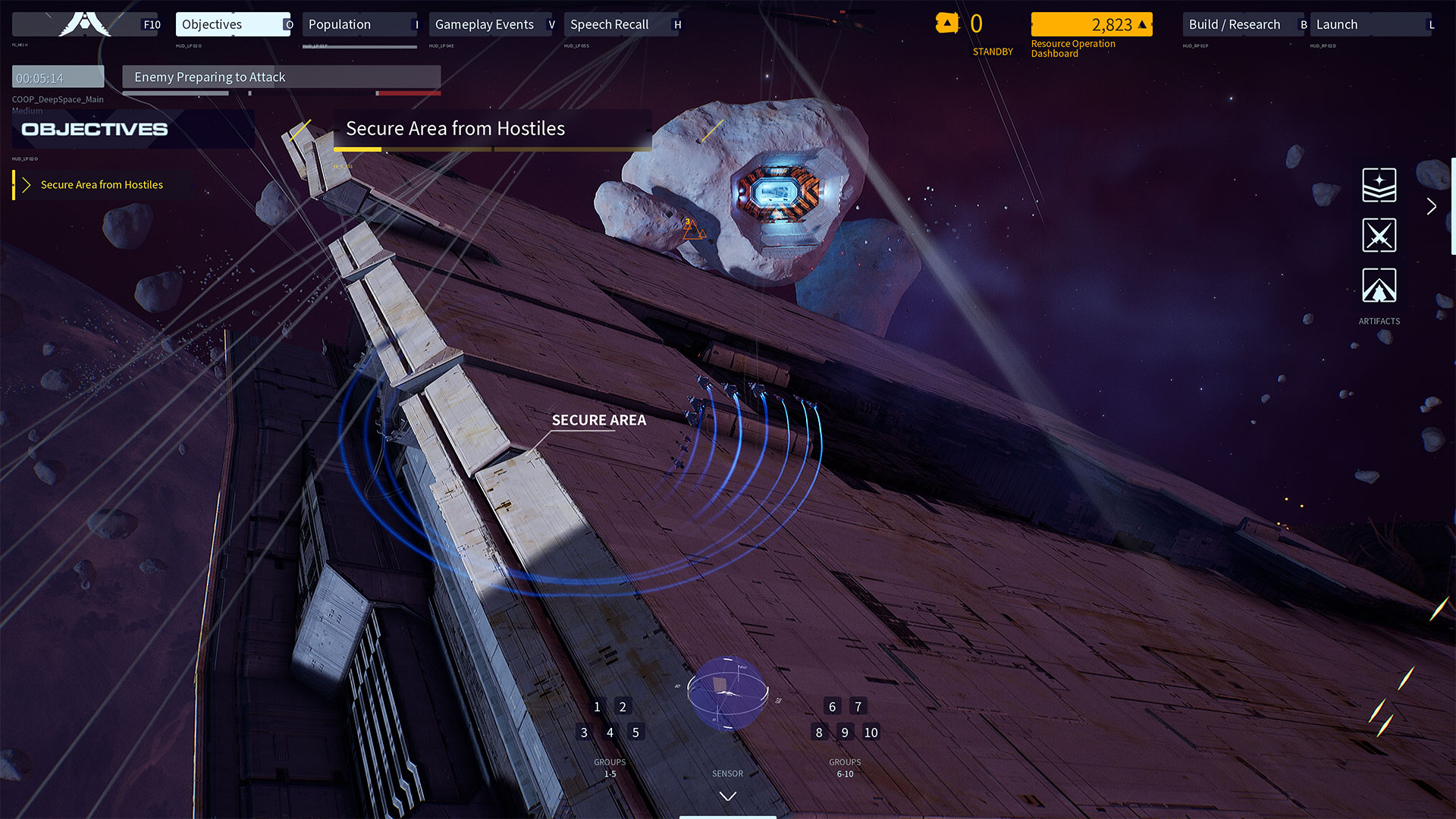Screen dimensions: 1456x819
Task: Open the Population panel
Action: tap(359, 24)
